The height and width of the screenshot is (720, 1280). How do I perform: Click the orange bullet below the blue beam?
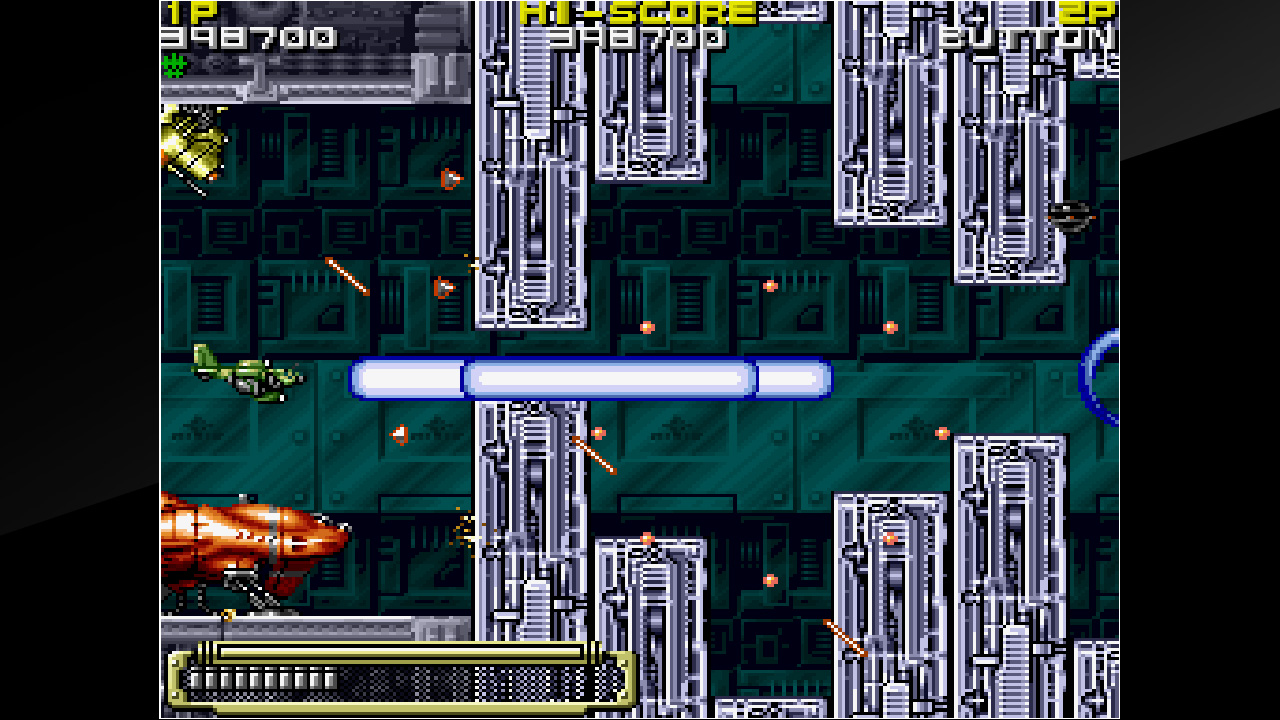pos(597,432)
